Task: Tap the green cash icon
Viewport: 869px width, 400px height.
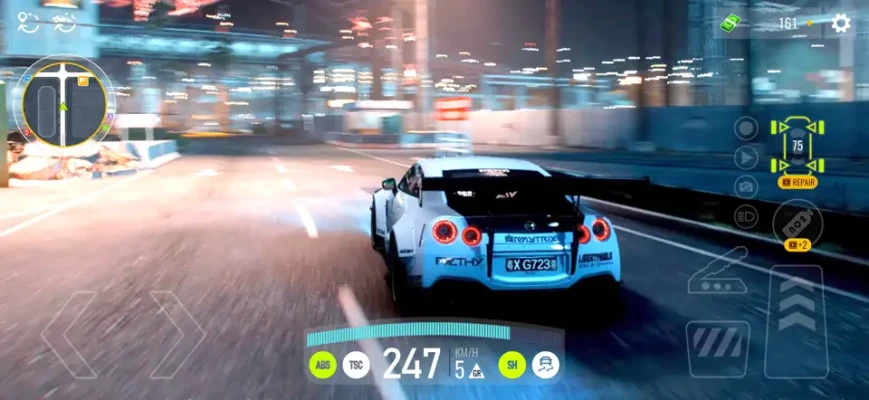Action: coord(733,21)
